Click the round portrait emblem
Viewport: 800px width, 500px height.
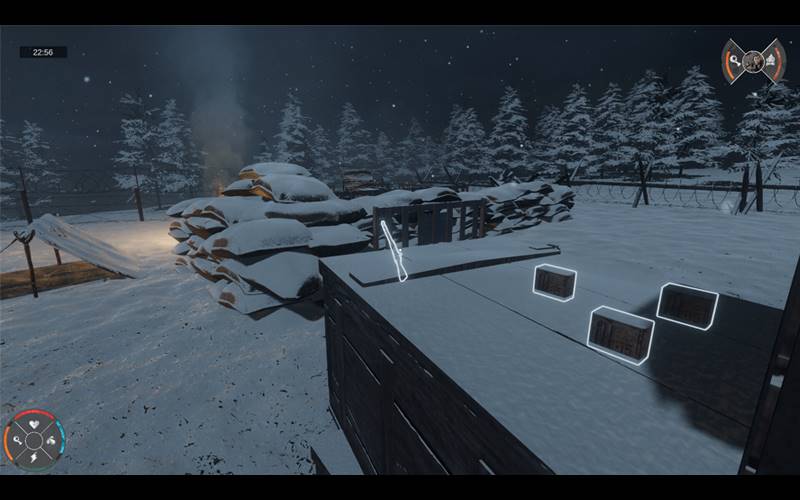tap(754, 62)
